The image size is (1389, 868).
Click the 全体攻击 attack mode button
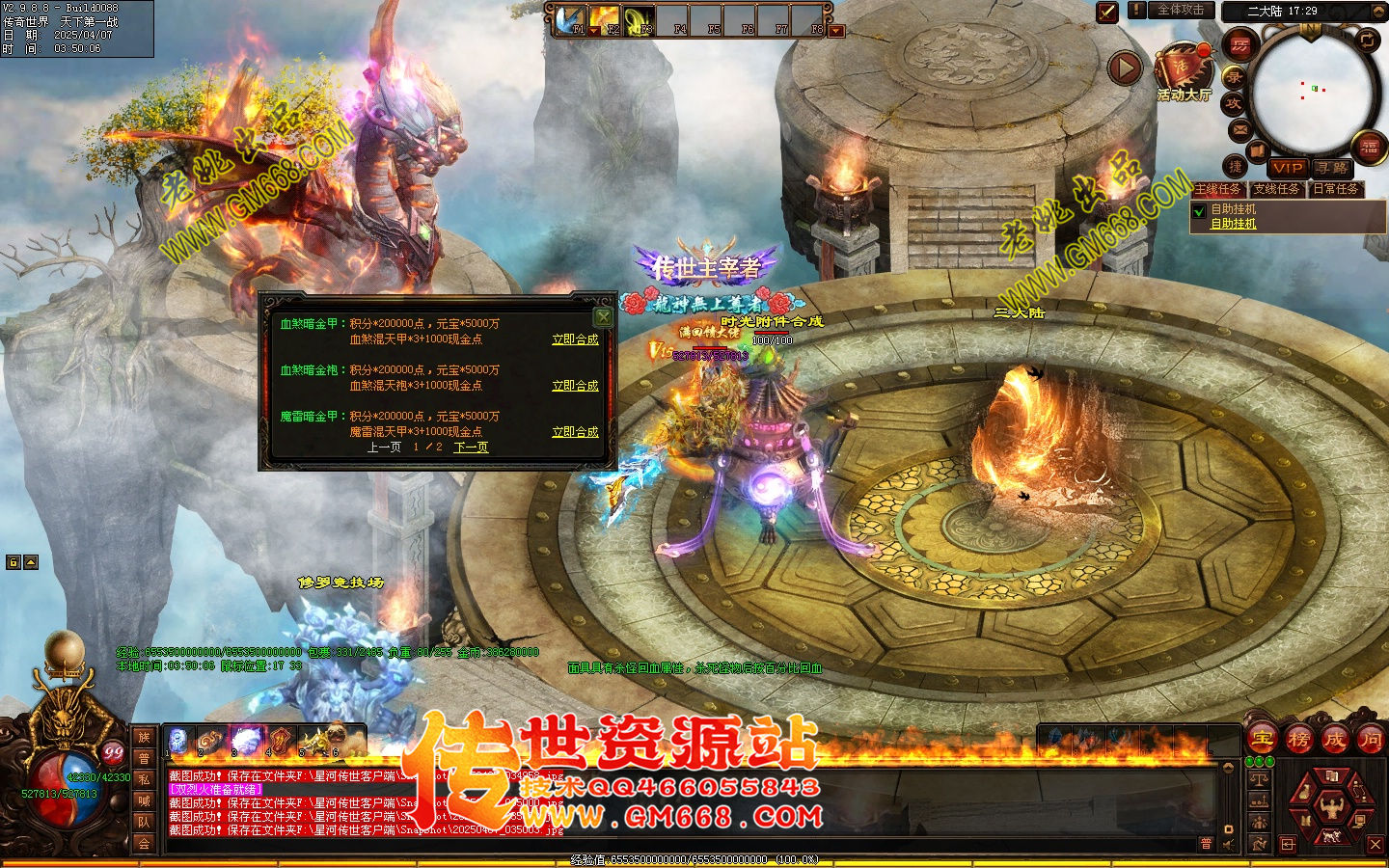click(x=1181, y=11)
